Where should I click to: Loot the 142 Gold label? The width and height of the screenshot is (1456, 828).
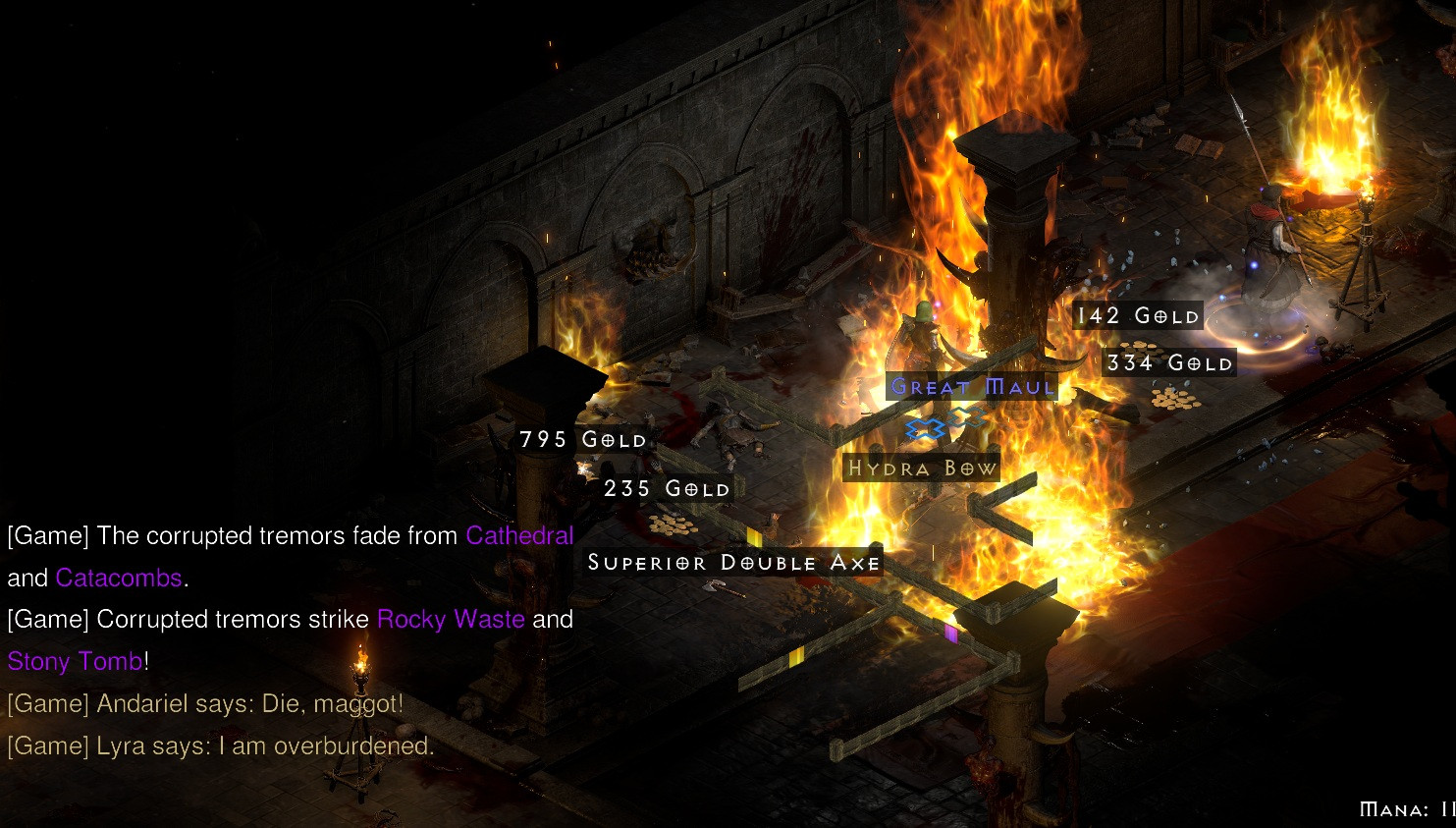pos(1138,316)
